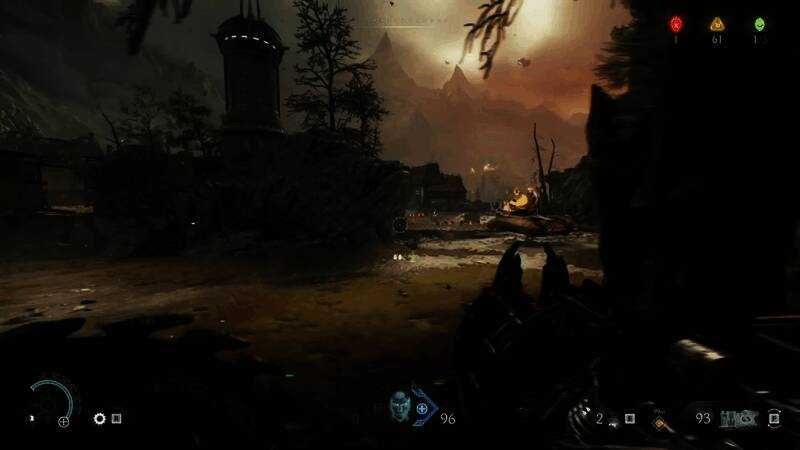Select the gear-shaped icon

coord(99,419)
